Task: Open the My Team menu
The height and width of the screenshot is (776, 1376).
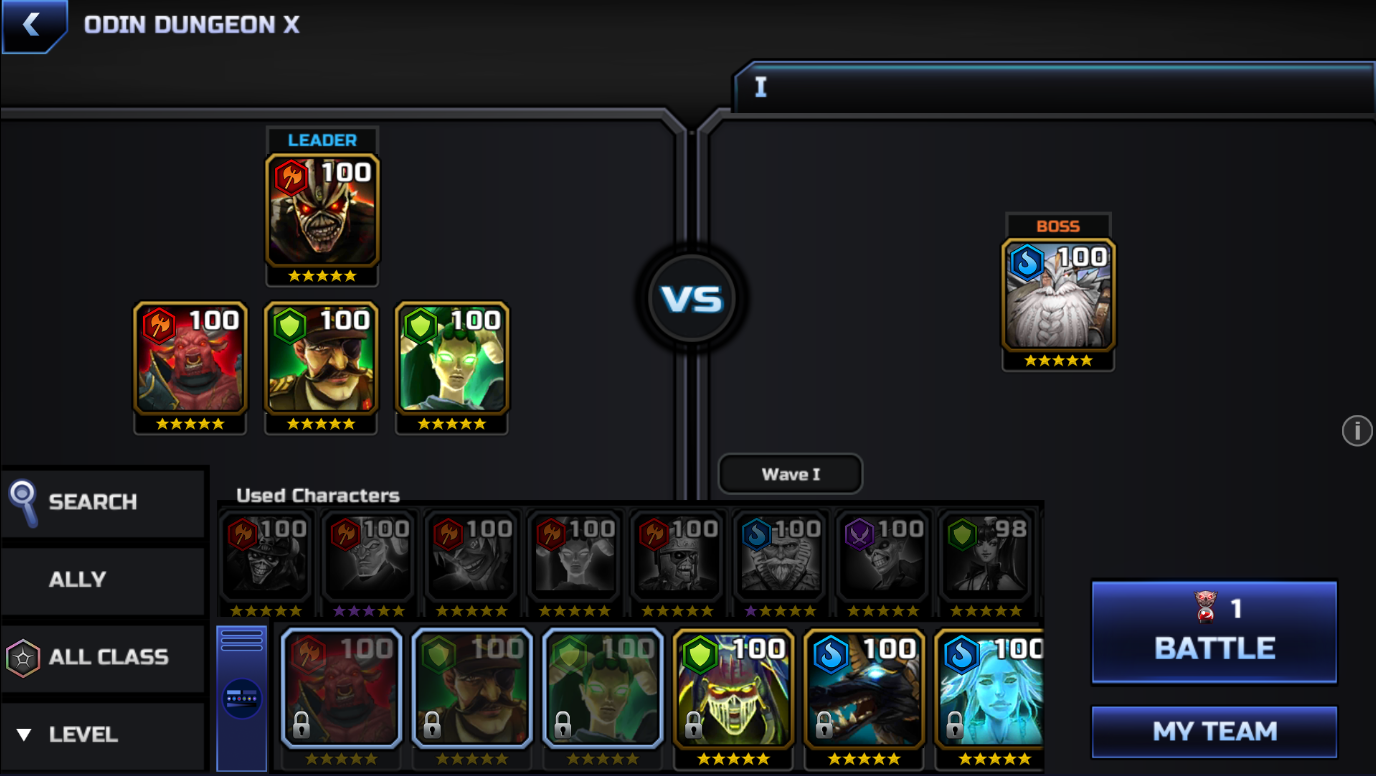Action: 1214,732
